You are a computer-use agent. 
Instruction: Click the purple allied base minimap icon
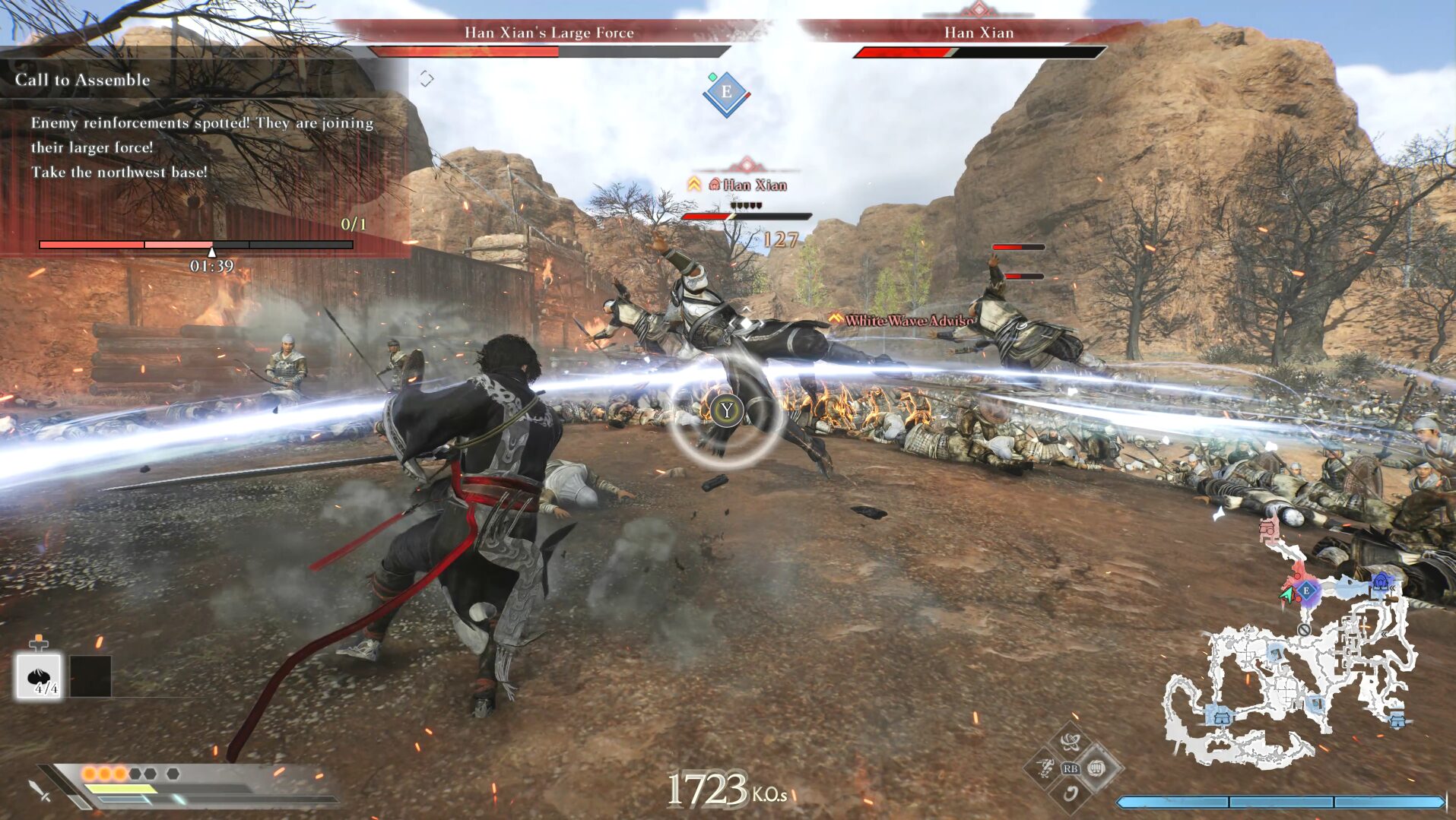(1381, 583)
